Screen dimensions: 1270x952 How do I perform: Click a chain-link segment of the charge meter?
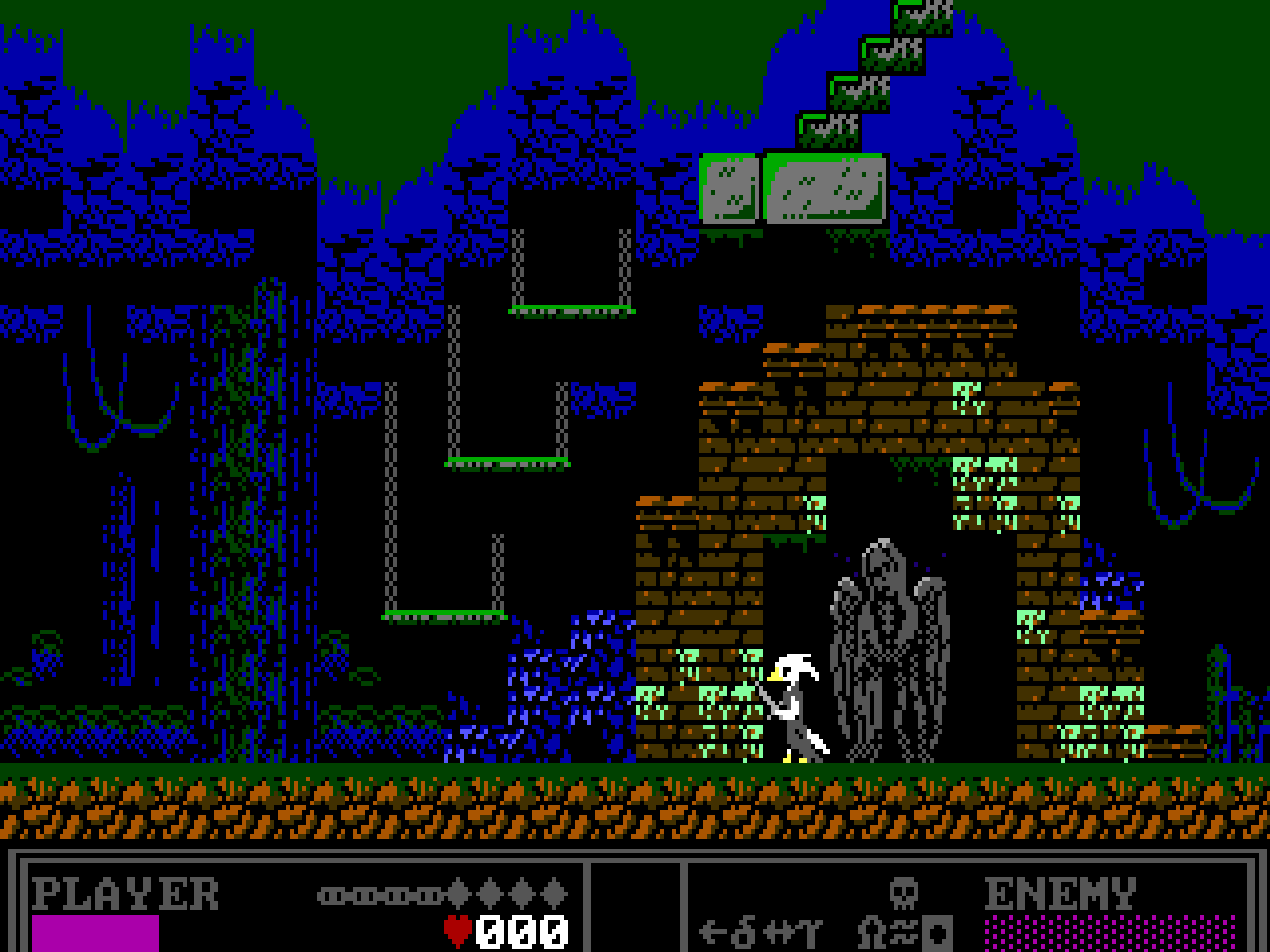coord(334,895)
